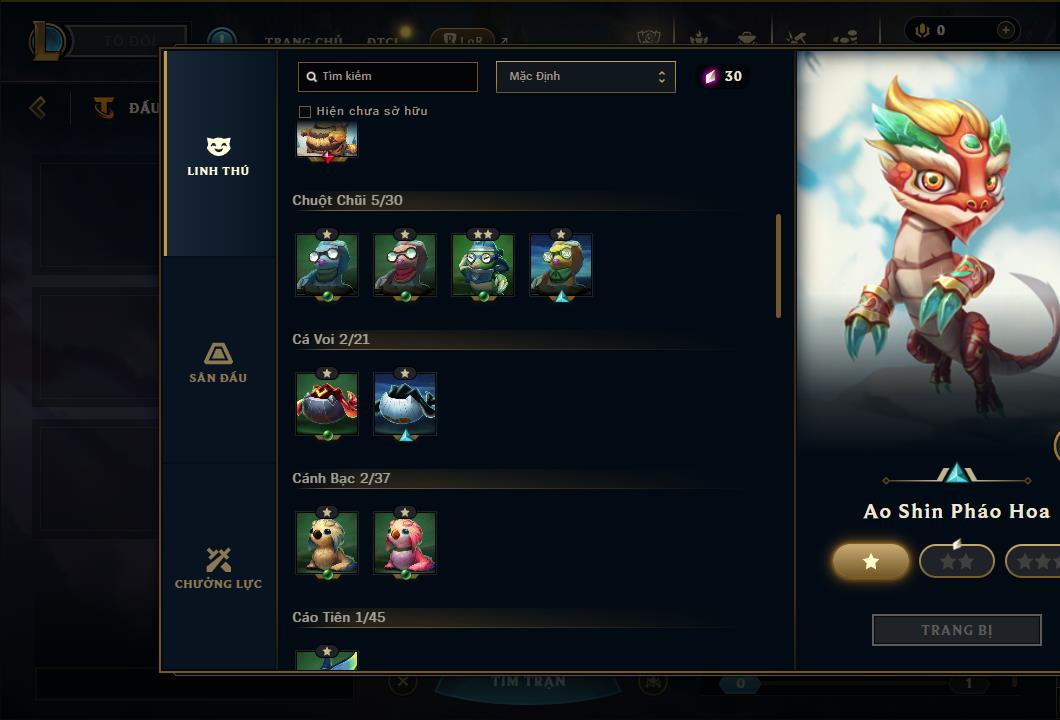
Task: Switch to the Linh Thú tab
Action: tap(218, 155)
